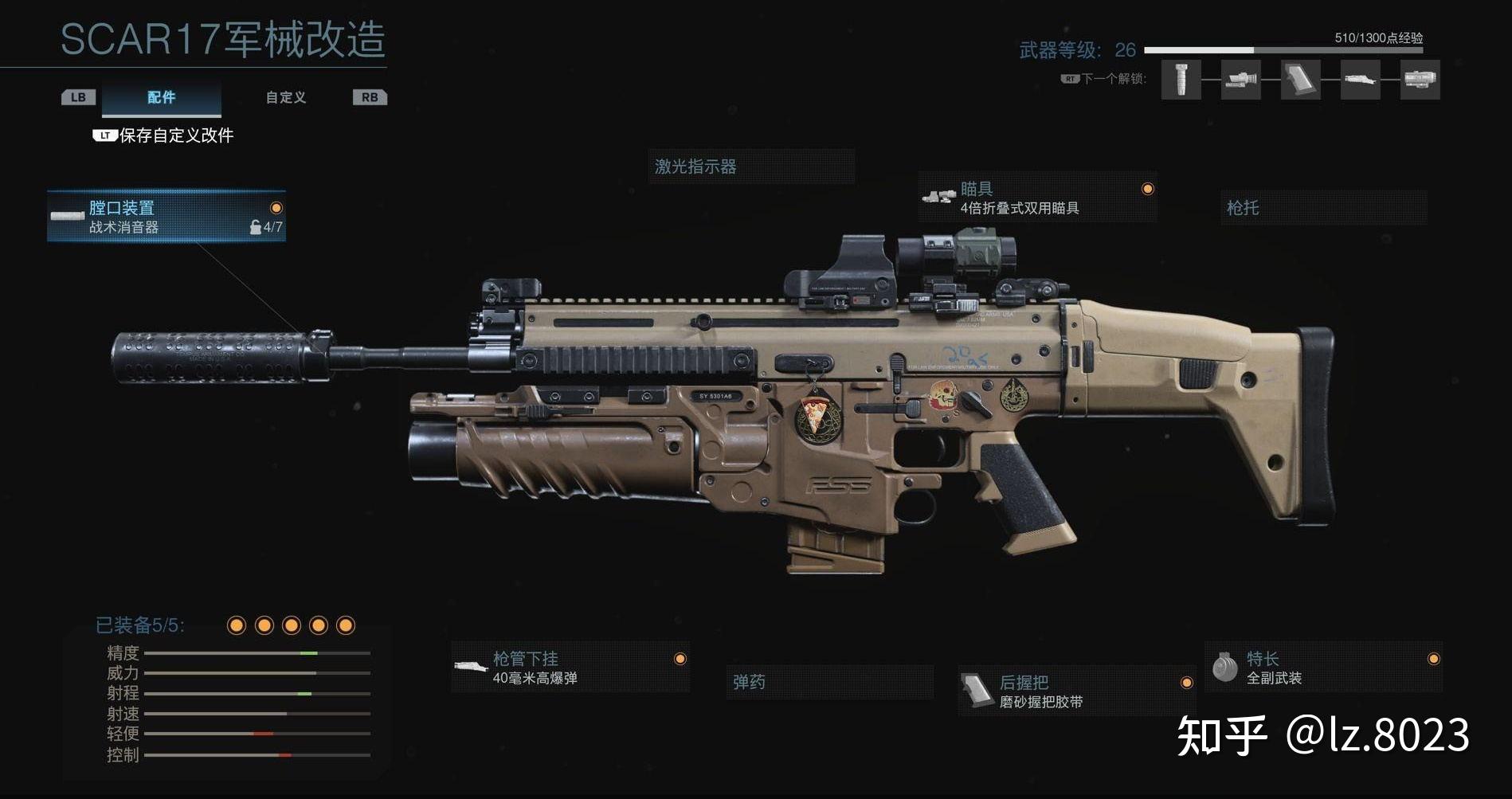The image size is (1512, 799).
Task: Open the 激光指示器 laser attachment slot
Action: point(750,168)
